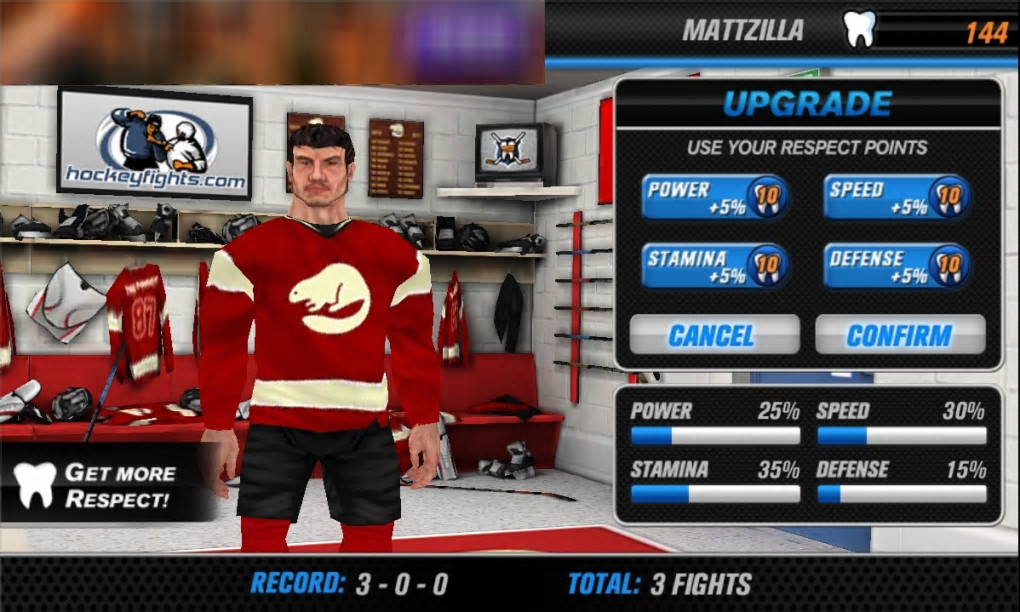The height and width of the screenshot is (612, 1020).
Task: Confirm the upgrade purchase
Action: pyautogui.click(x=899, y=335)
